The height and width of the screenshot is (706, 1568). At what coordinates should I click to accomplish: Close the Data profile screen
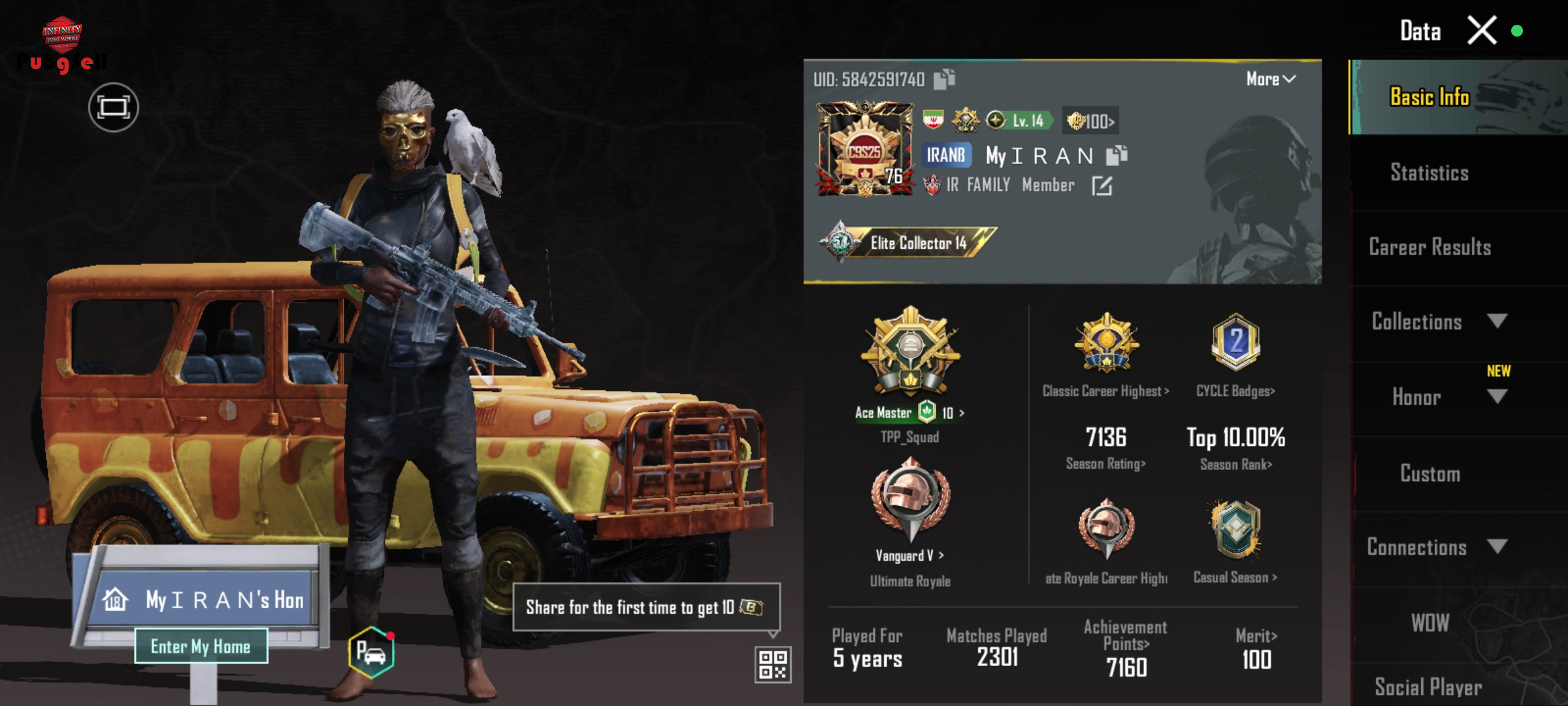click(1482, 31)
